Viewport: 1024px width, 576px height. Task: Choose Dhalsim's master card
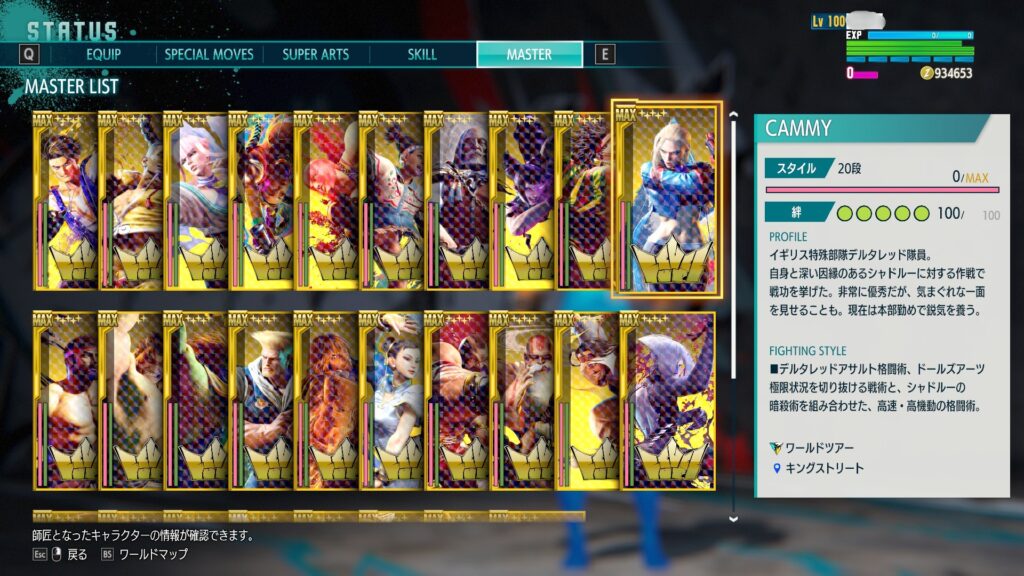click(x=520, y=400)
